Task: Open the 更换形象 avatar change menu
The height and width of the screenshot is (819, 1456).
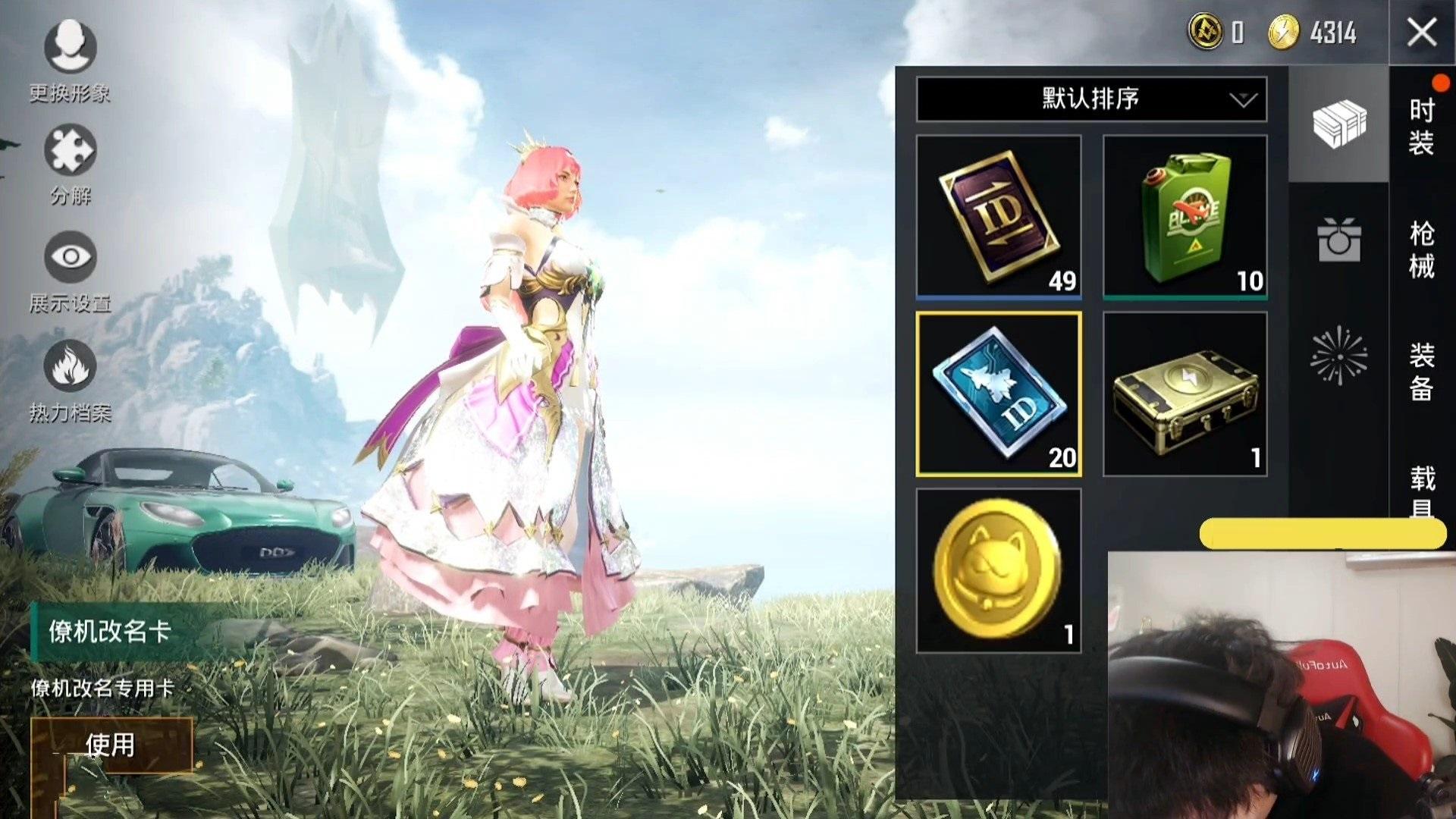Action: (x=70, y=48)
